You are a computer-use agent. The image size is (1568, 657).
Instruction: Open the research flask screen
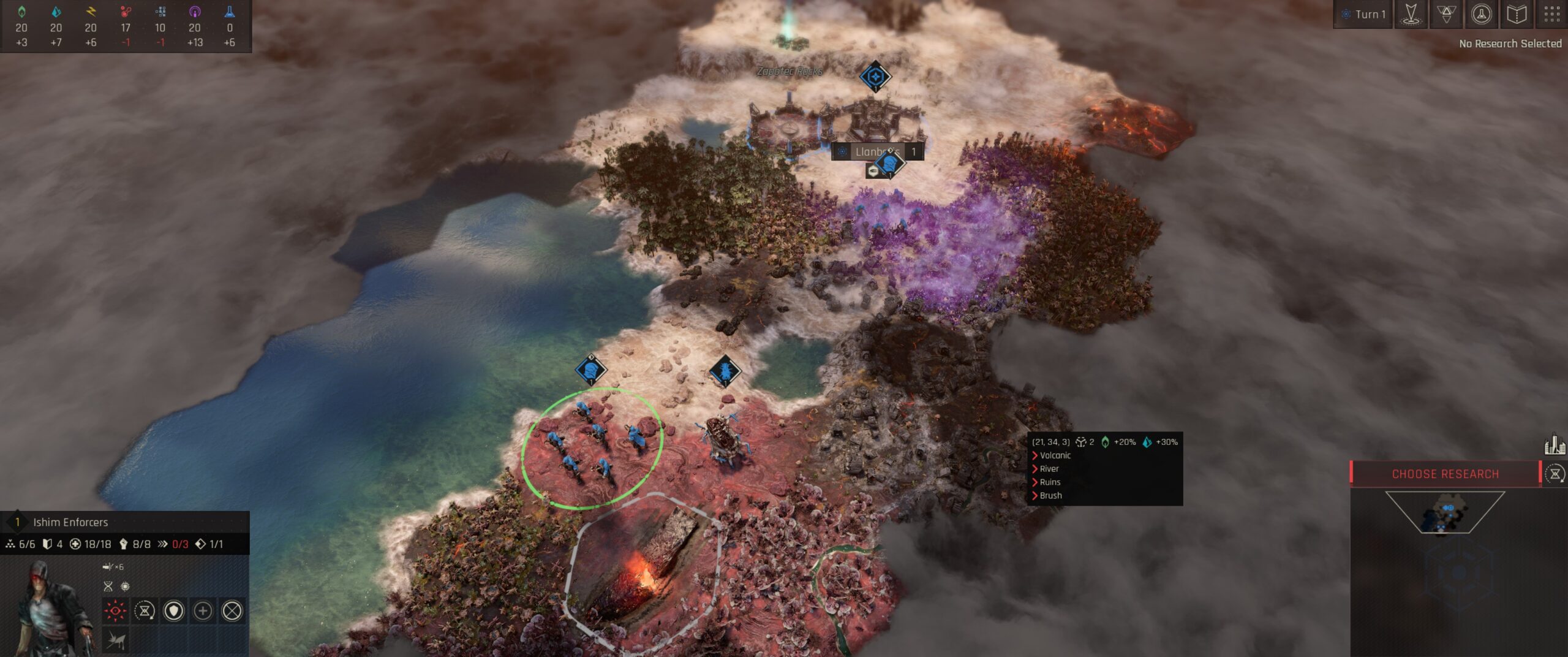pyautogui.click(x=1481, y=14)
